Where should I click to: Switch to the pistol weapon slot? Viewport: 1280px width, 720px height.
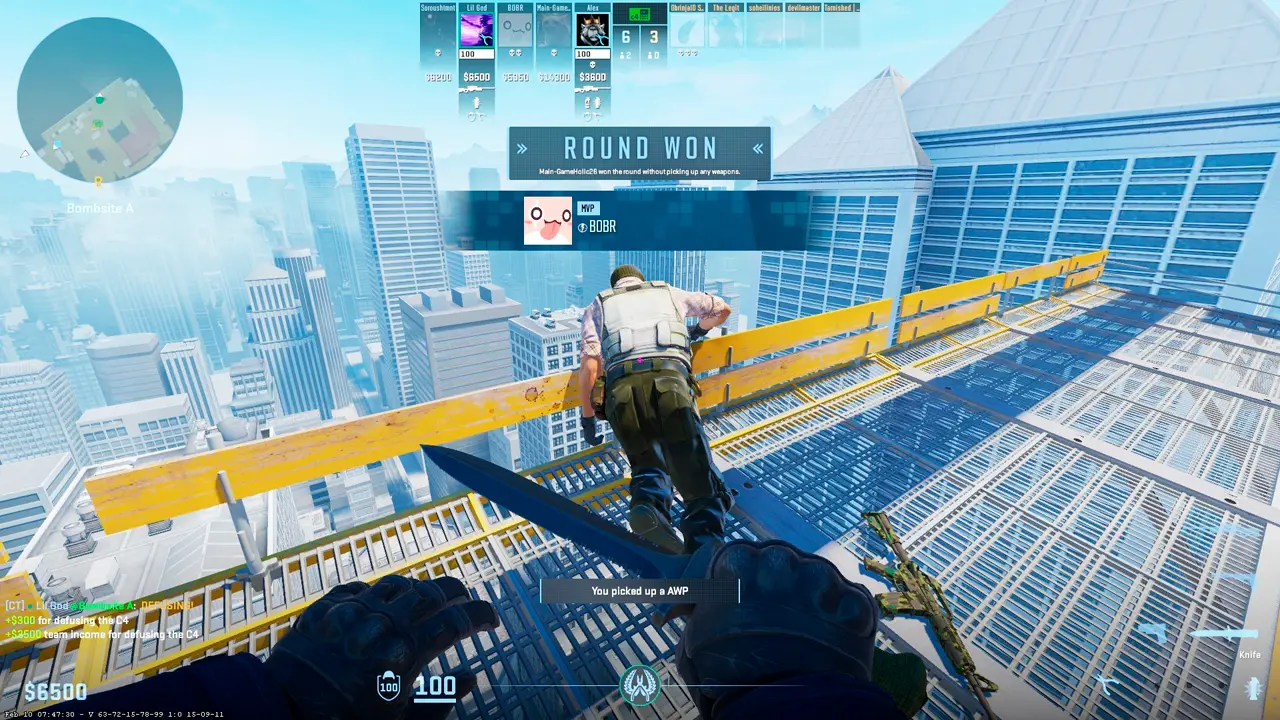click(1154, 633)
